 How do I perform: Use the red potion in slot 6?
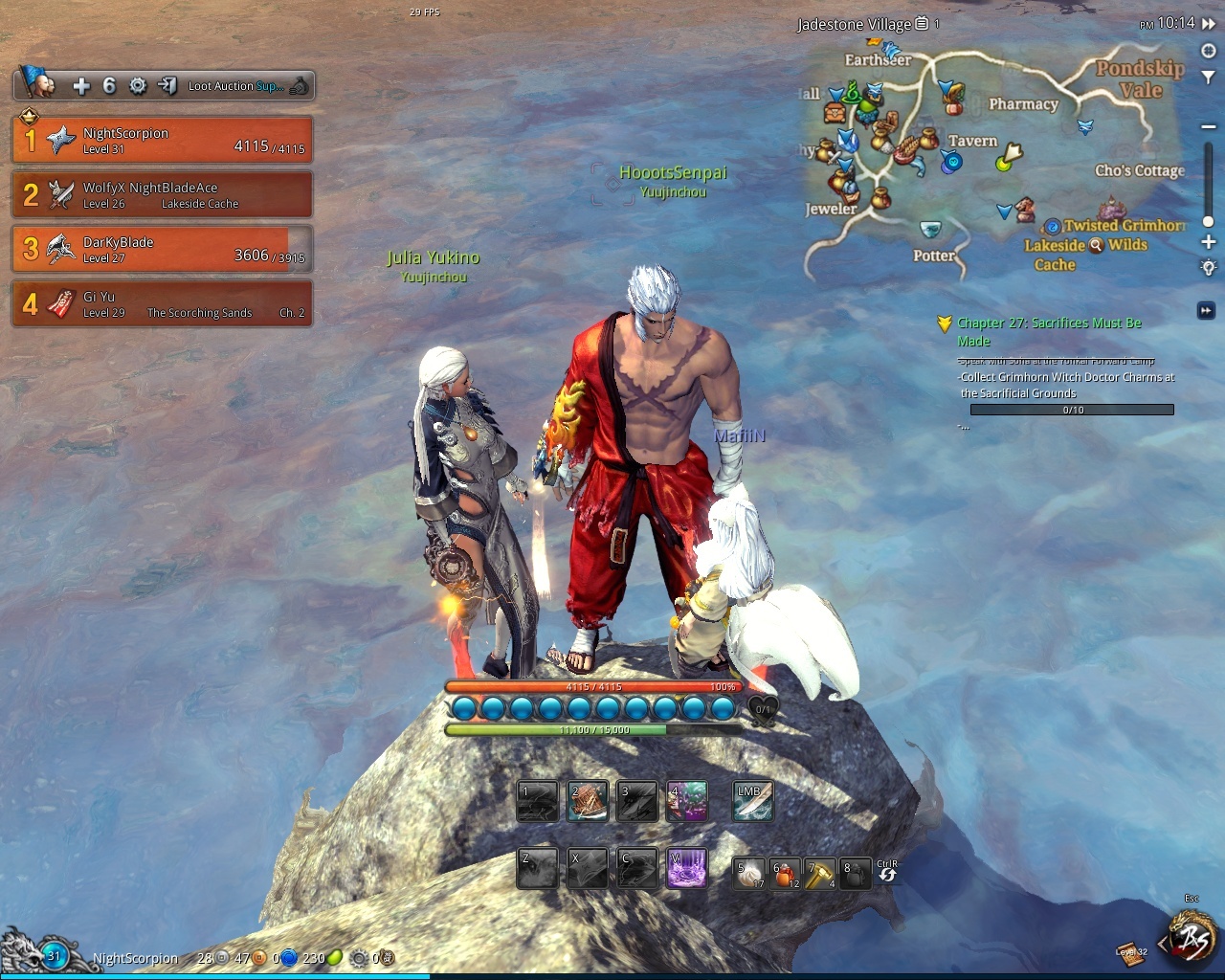786,874
